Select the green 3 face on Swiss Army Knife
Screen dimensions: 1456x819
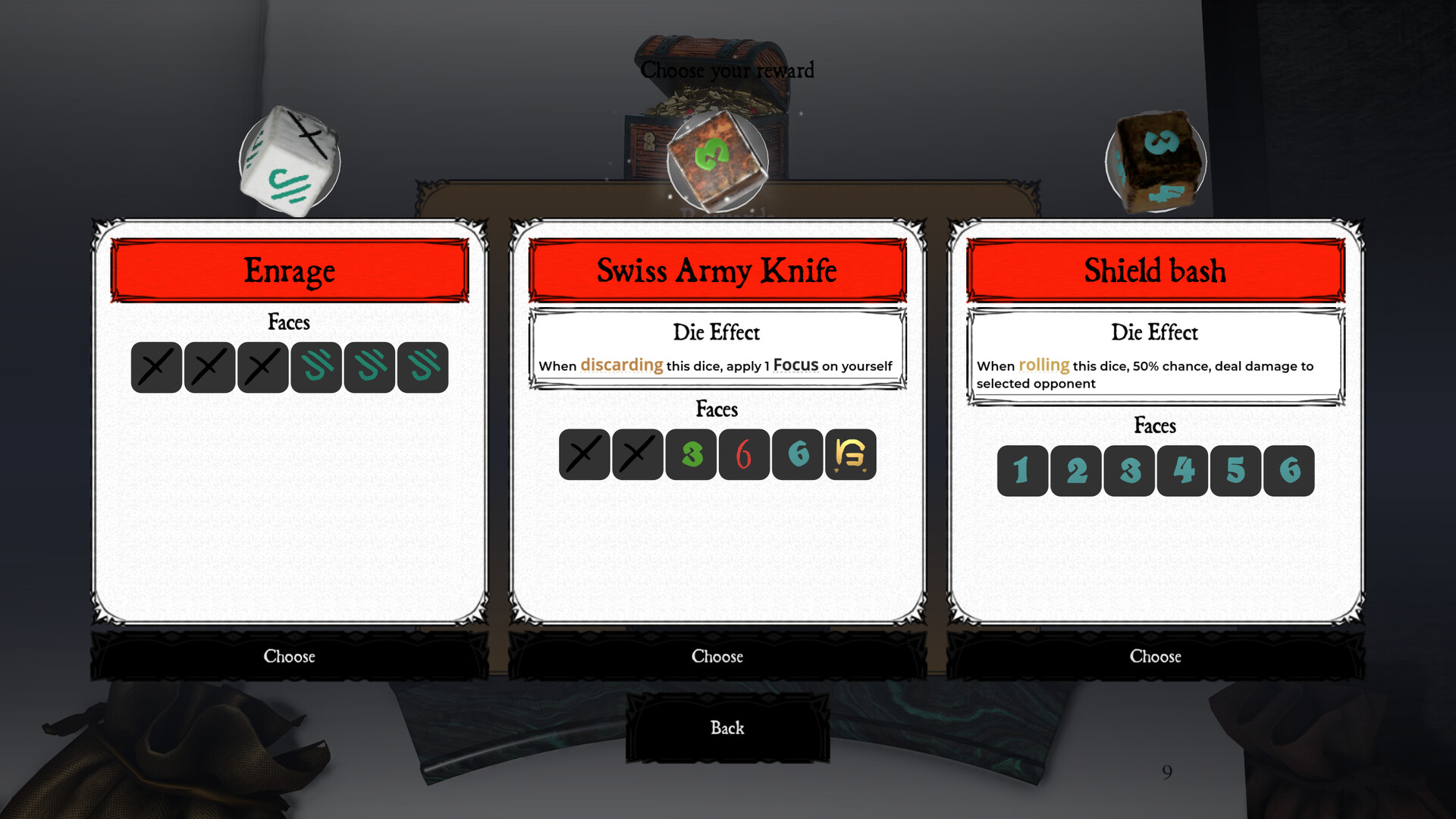click(690, 455)
